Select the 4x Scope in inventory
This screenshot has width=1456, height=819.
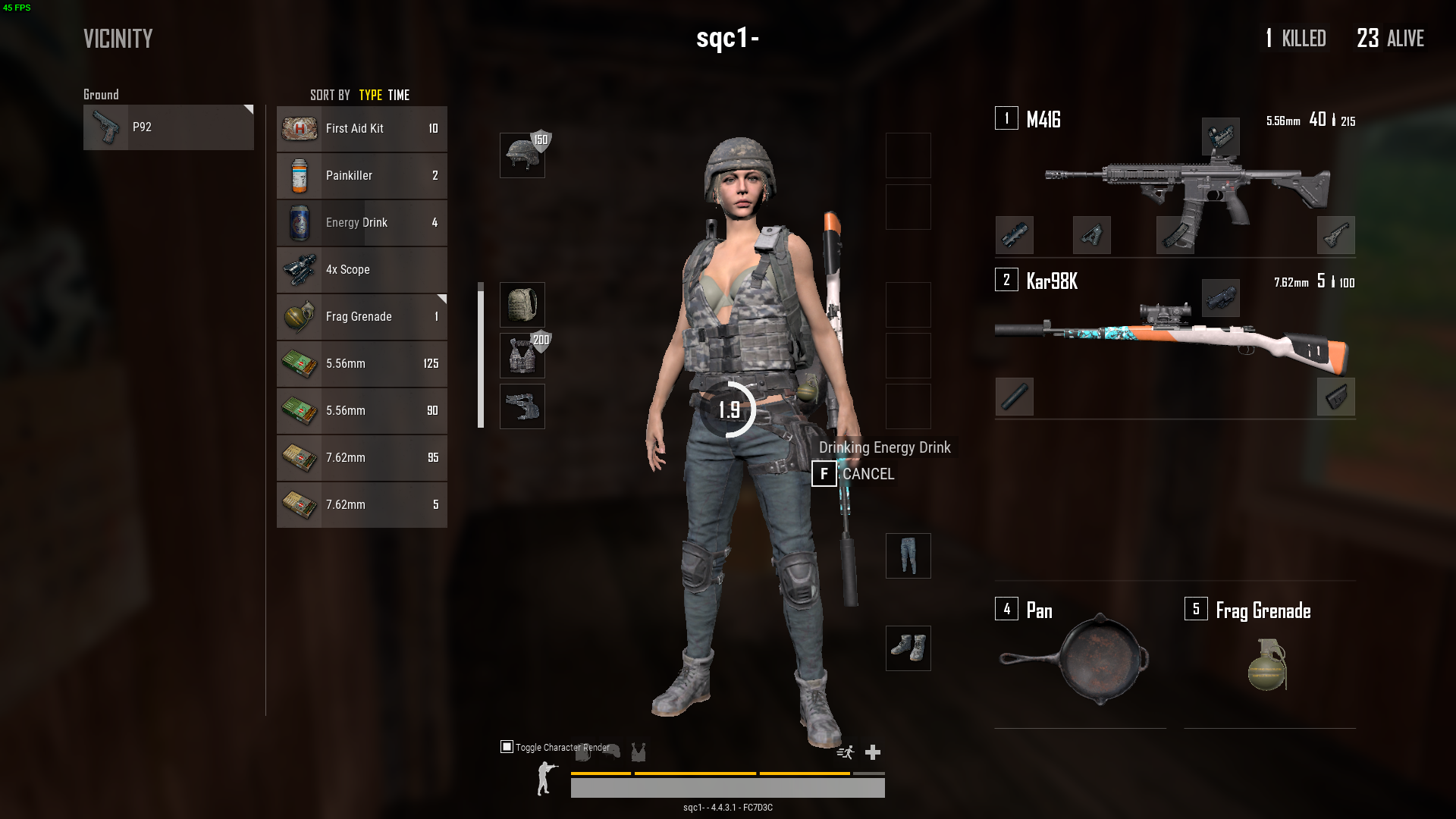point(362,270)
